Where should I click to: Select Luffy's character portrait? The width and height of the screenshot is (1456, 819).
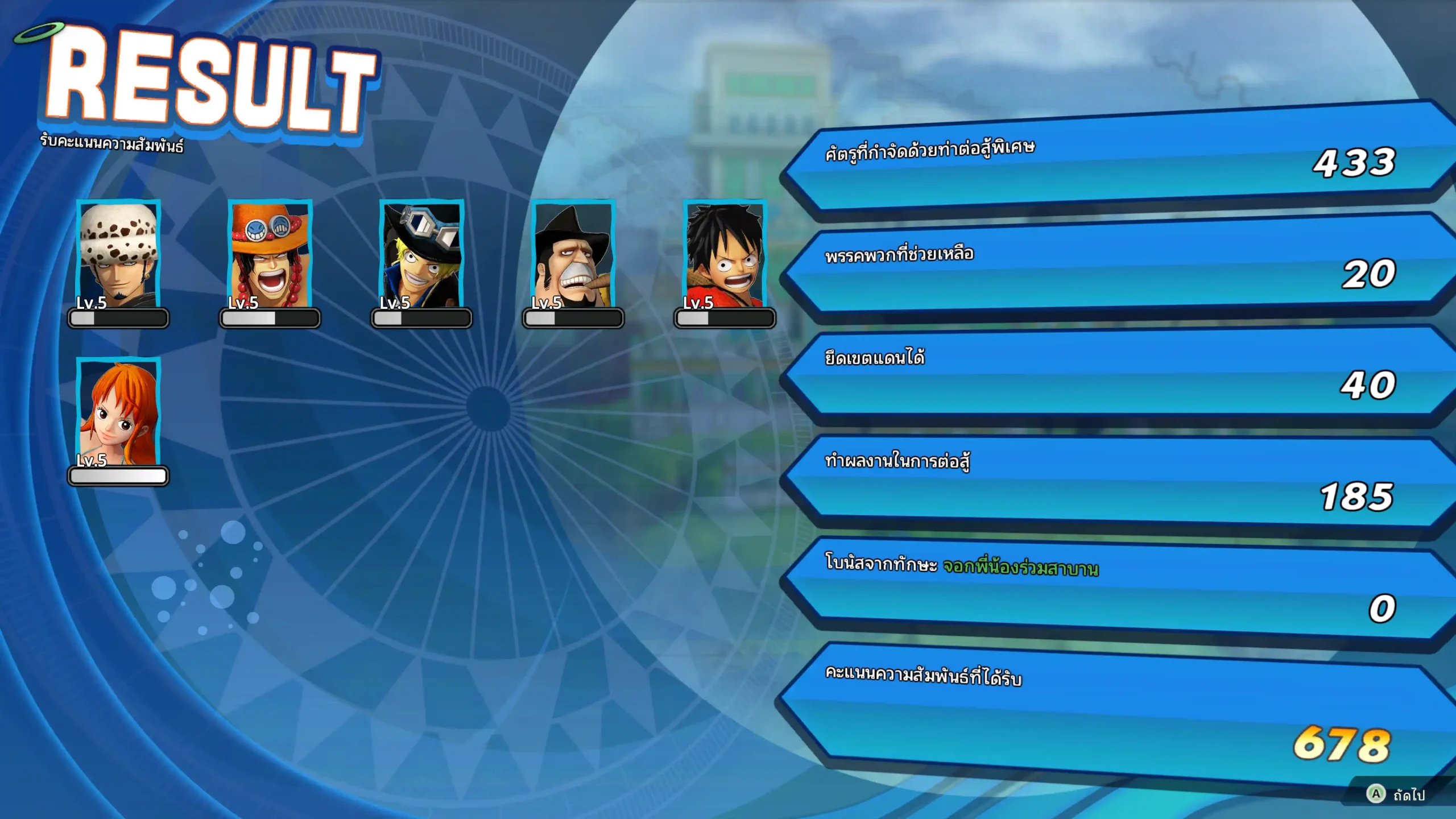[x=725, y=254]
